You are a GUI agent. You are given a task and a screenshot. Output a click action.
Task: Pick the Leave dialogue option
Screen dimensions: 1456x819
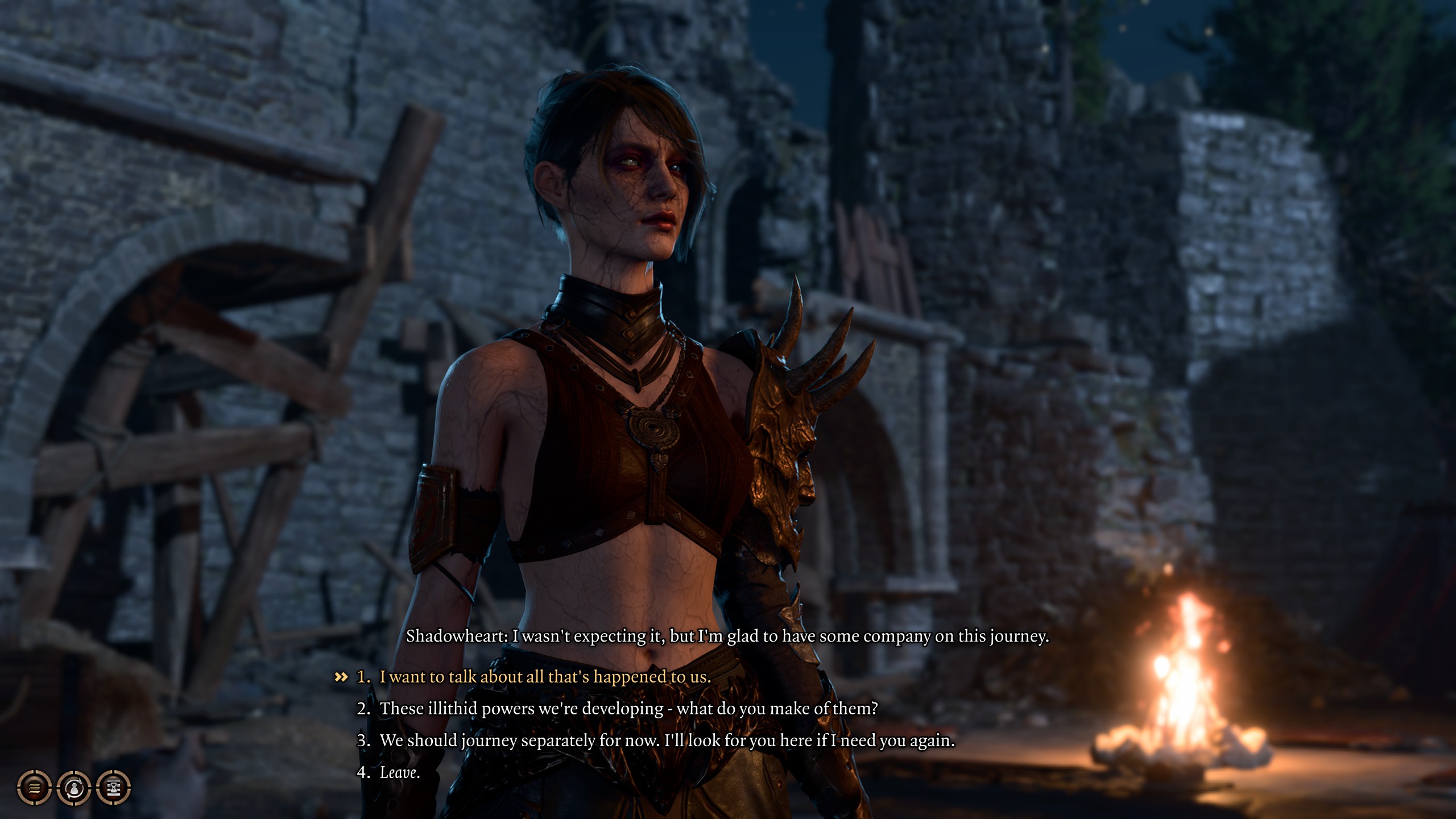399,772
